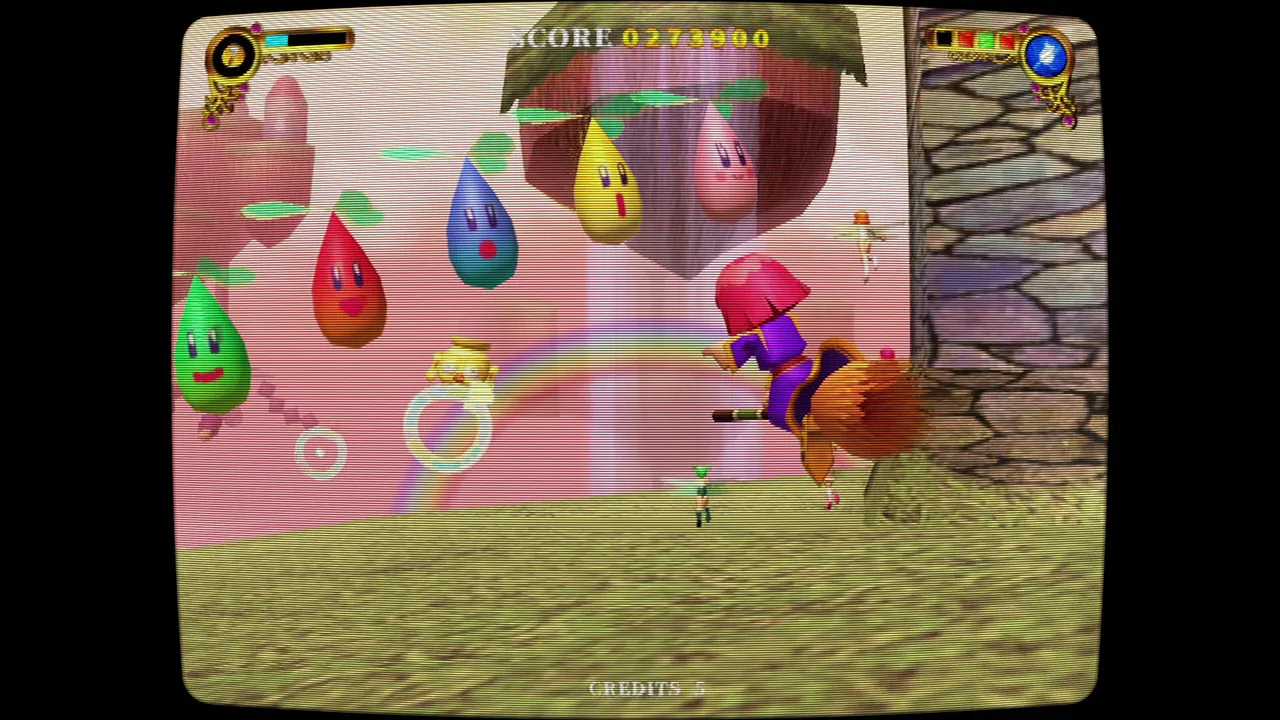Click the smiling green teardrop enemy

[210, 345]
